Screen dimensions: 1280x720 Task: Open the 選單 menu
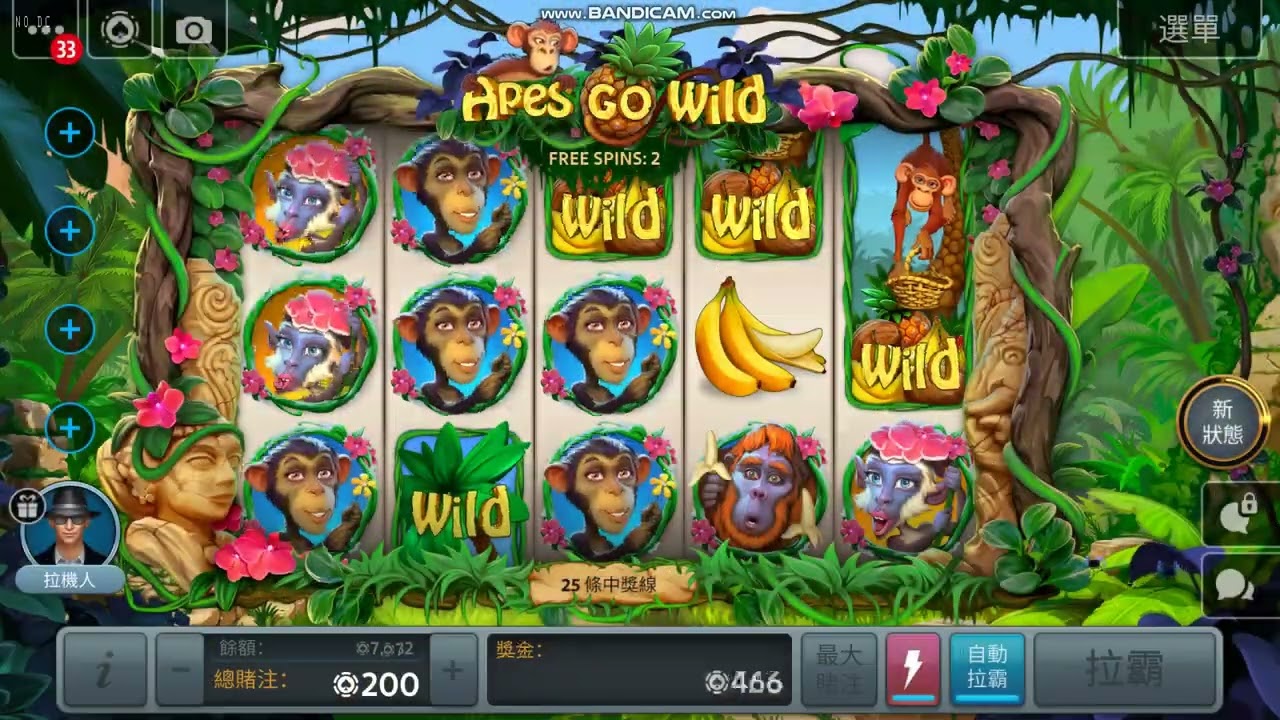pos(1190,30)
